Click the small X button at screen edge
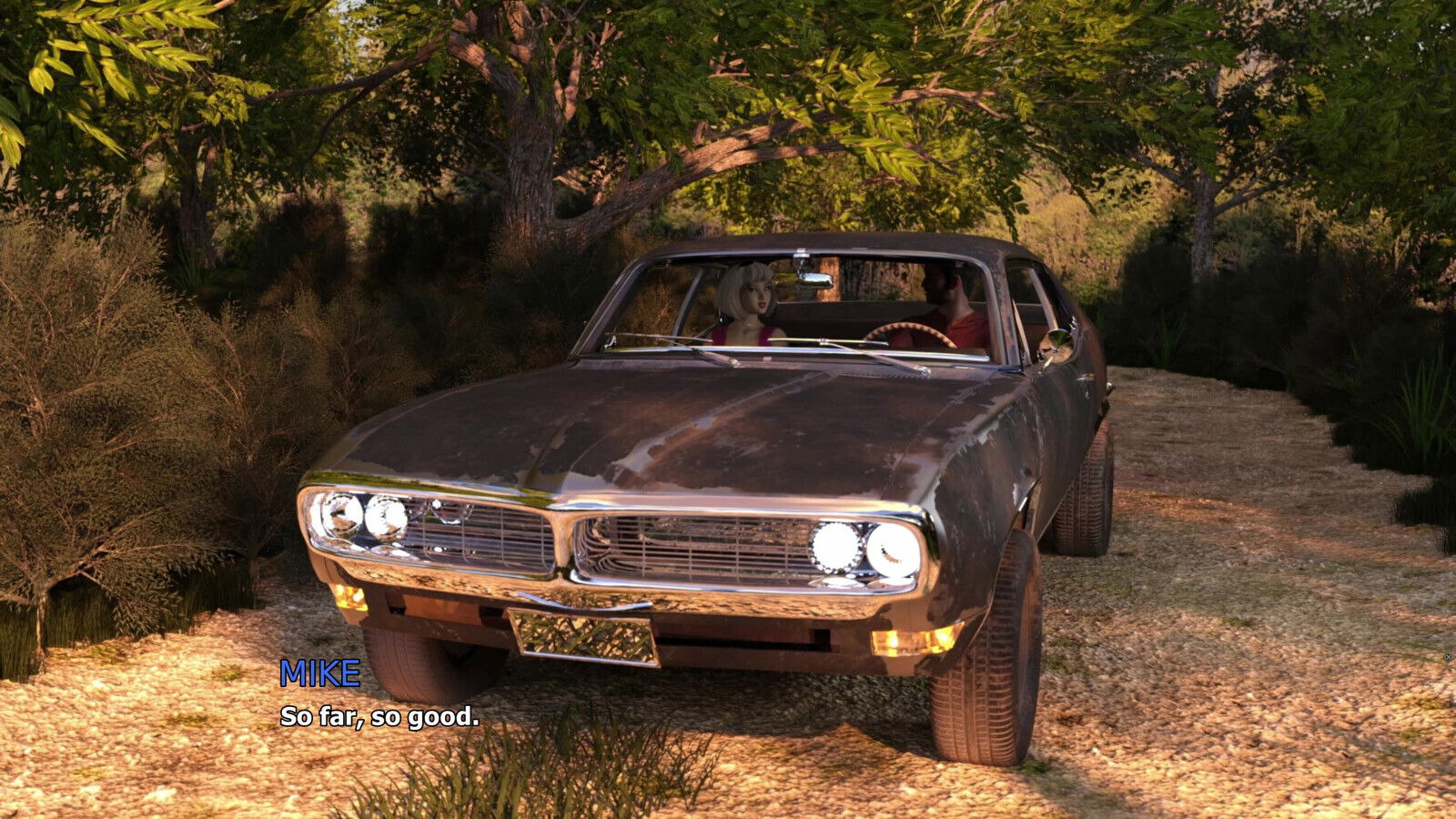The width and height of the screenshot is (1456, 819). click(x=1450, y=656)
